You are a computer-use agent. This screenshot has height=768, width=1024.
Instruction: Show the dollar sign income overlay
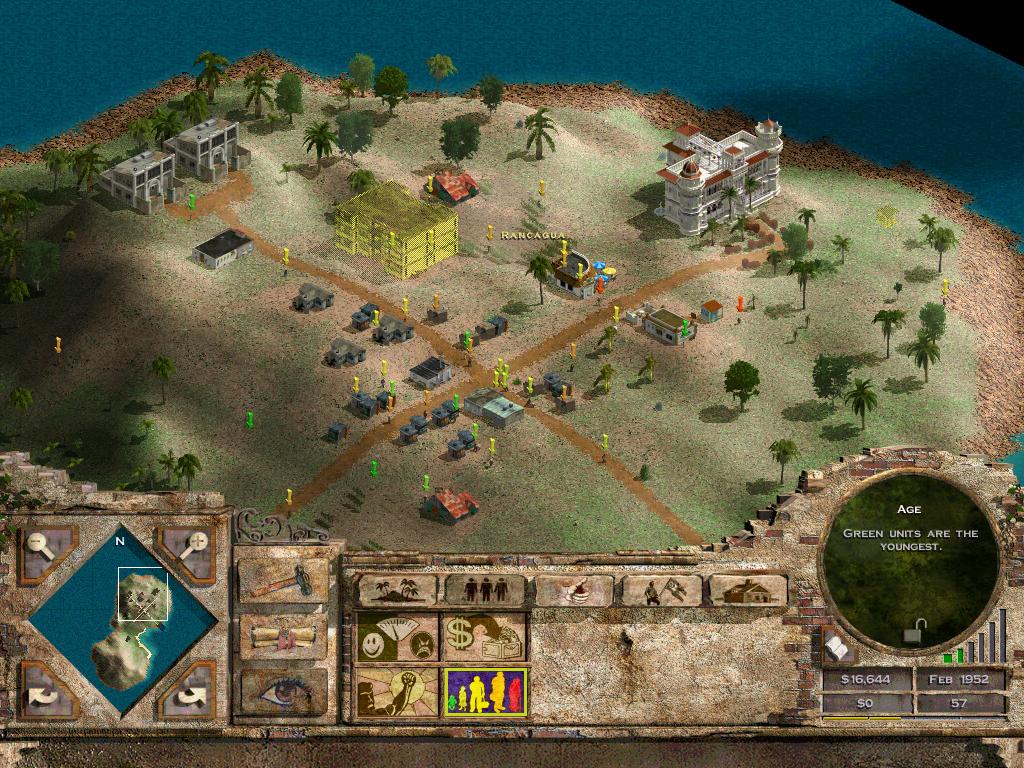(484, 638)
